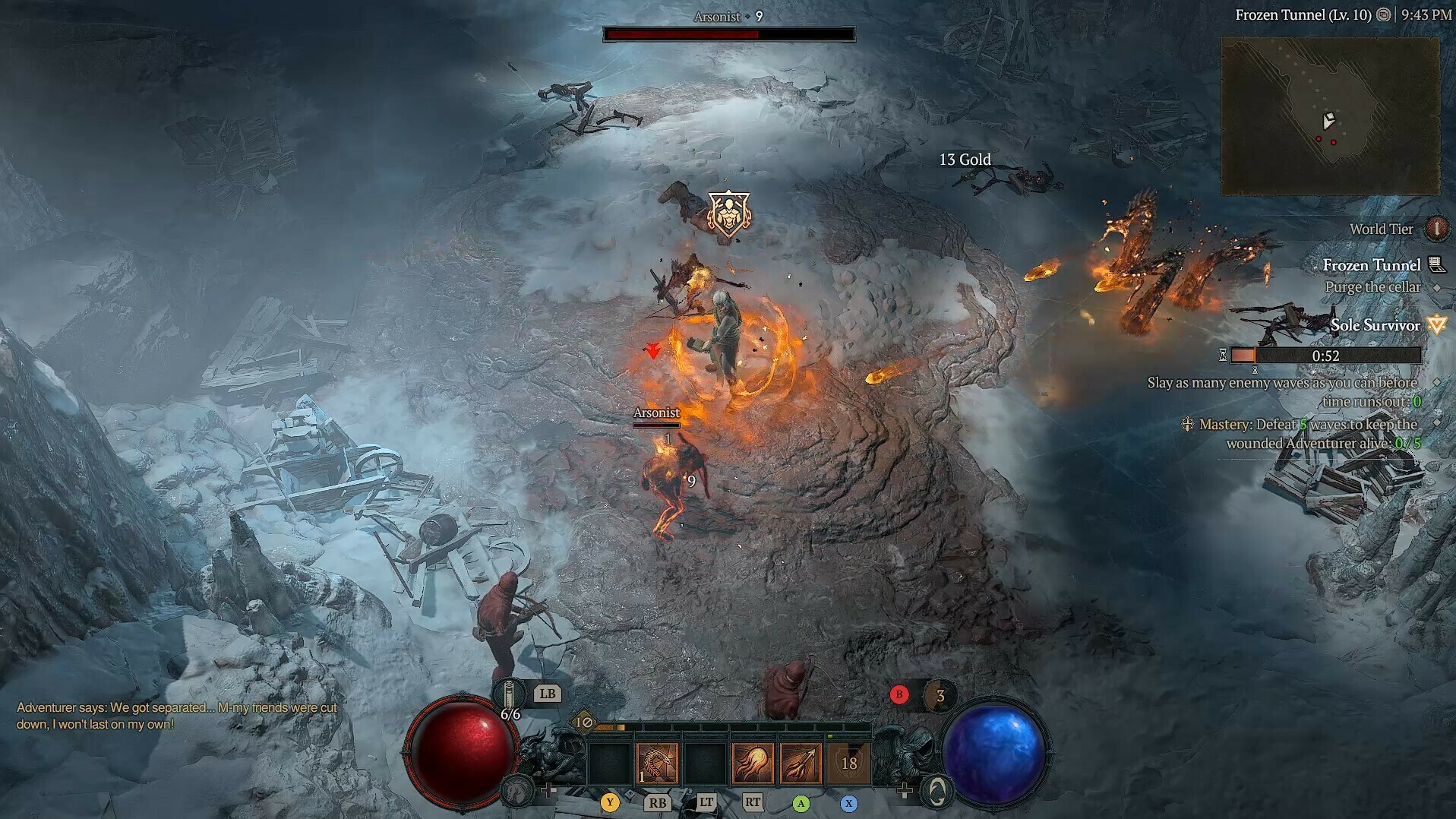This screenshot has width=1456, height=819.
Task: Click the World Tier emblem icon
Action: (1436, 229)
